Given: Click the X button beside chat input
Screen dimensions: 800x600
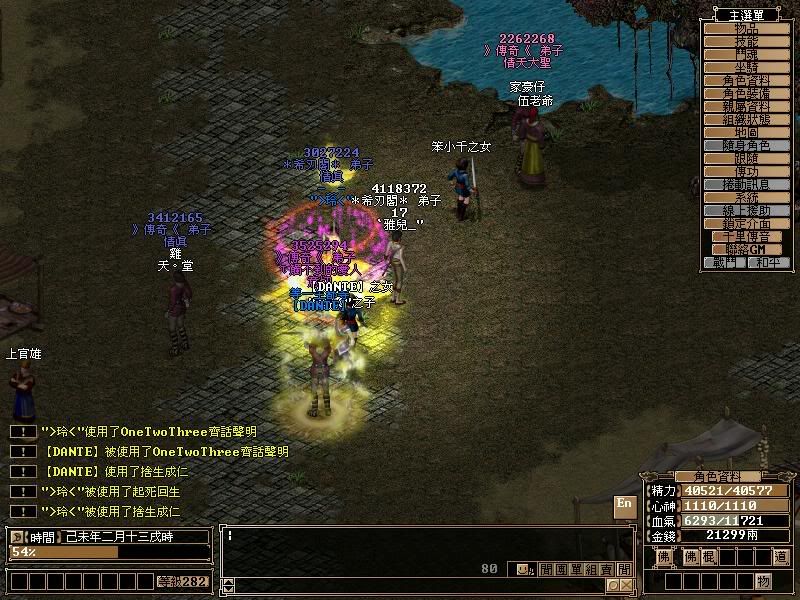Looking at the screenshot, I should 627,585.
